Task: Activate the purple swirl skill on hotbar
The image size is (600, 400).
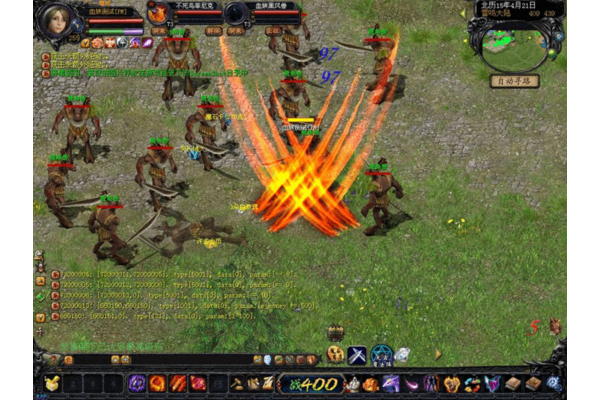Action: pyautogui.click(x=136, y=383)
